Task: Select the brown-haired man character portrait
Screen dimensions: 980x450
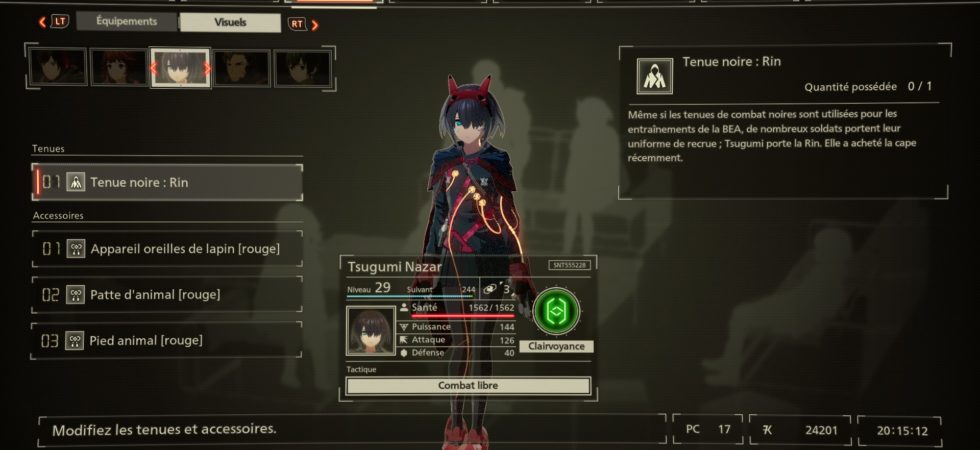Action: (241, 68)
